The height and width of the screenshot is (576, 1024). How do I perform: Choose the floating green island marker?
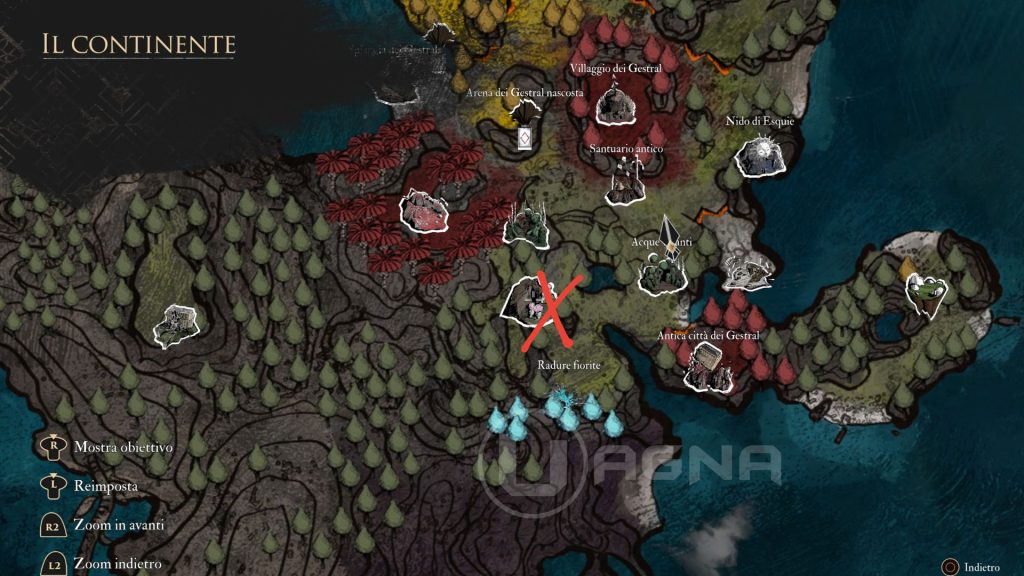[926, 290]
